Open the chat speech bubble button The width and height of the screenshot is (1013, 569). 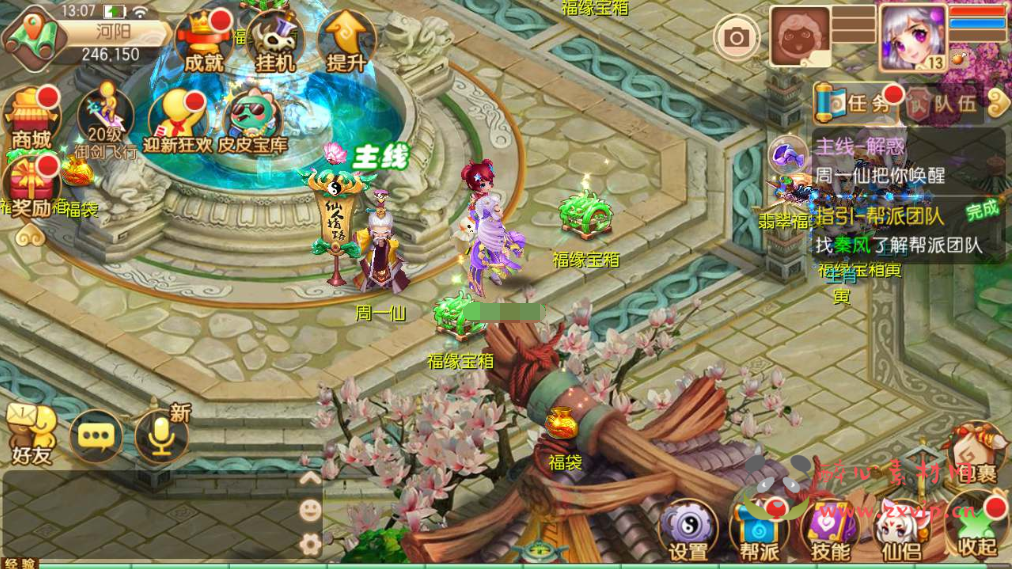pyautogui.click(x=97, y=436)
